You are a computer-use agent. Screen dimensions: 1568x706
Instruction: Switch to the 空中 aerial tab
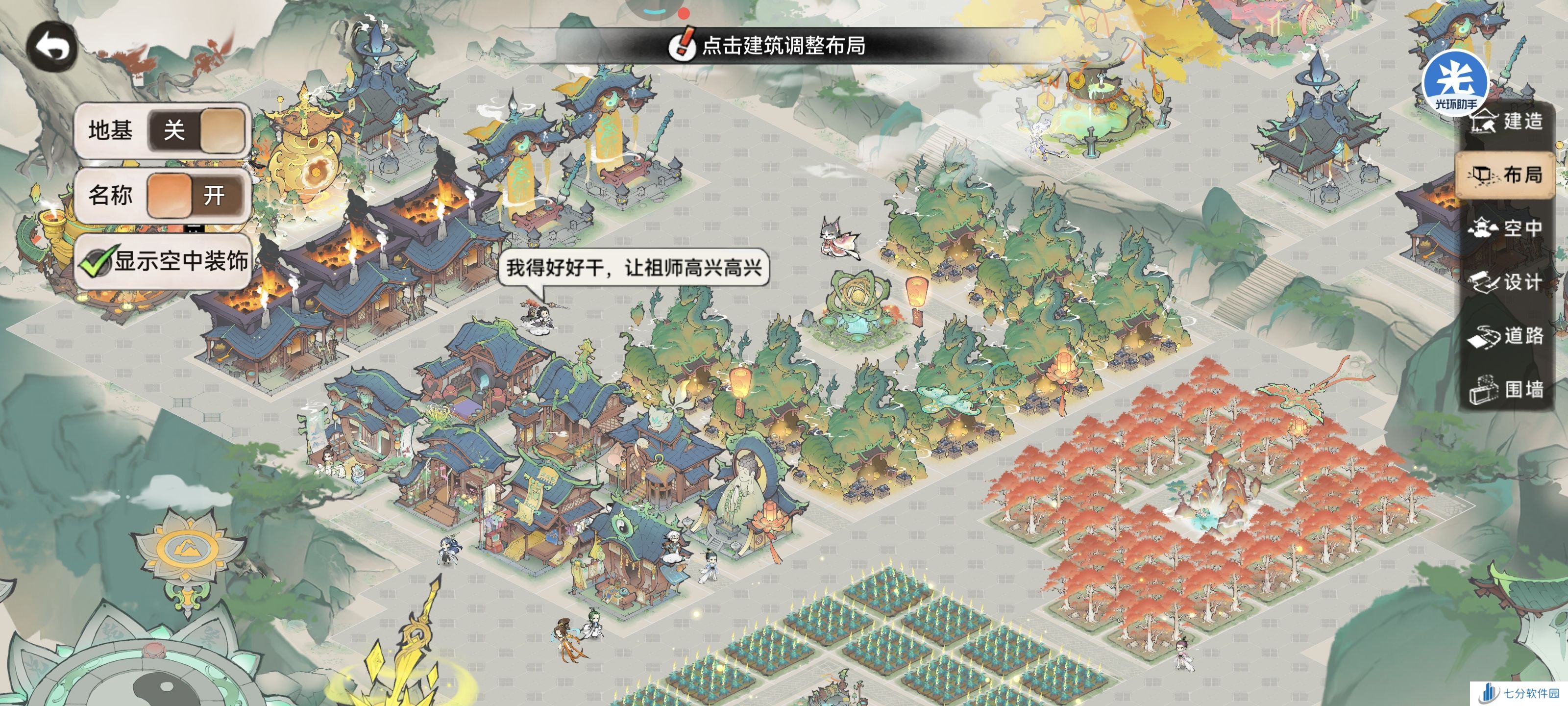[x=1506, y=228]
